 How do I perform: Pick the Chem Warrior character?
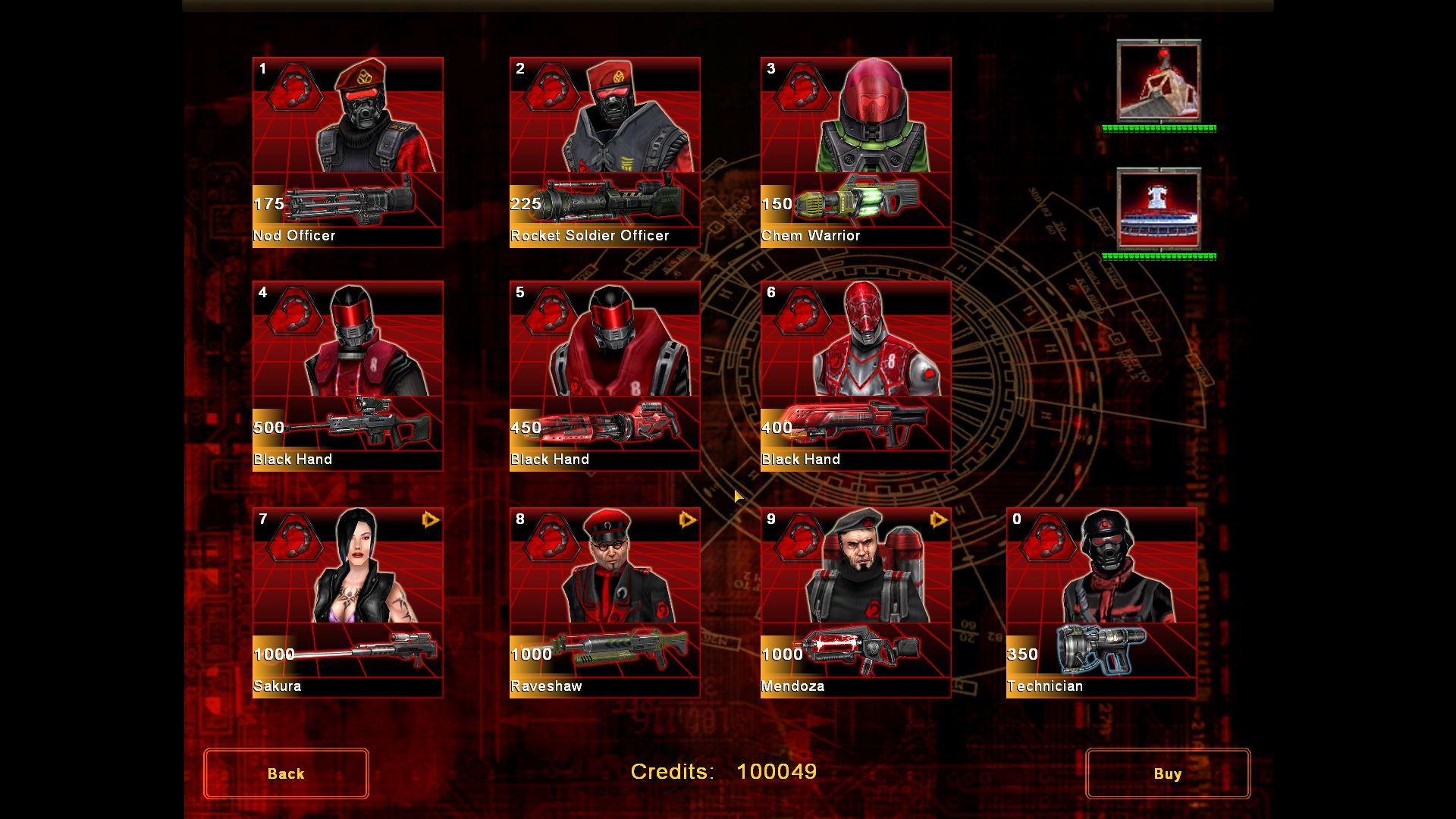(x=855, y=152)
